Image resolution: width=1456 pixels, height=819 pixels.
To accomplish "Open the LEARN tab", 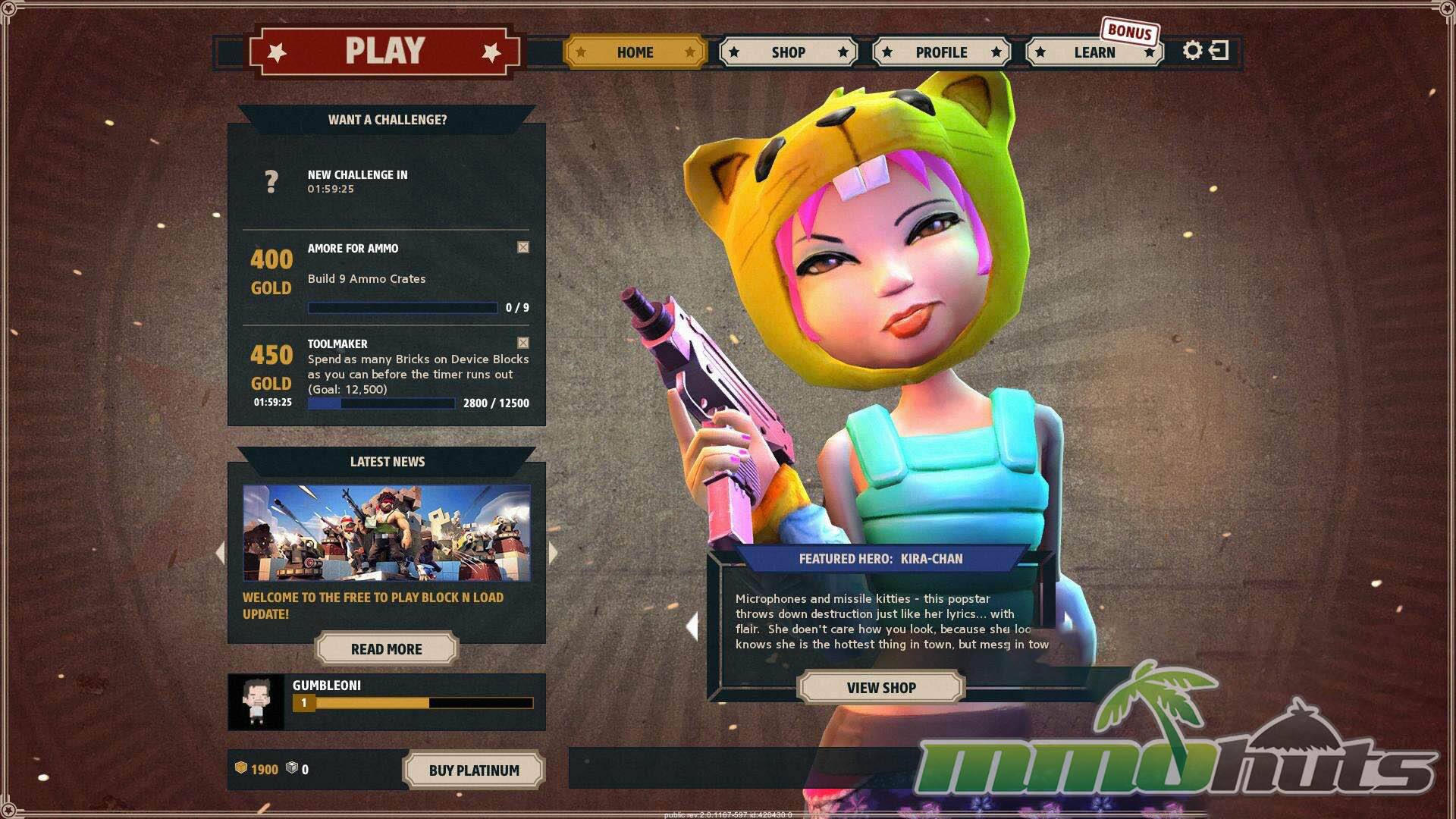I will click(1094, 52).
